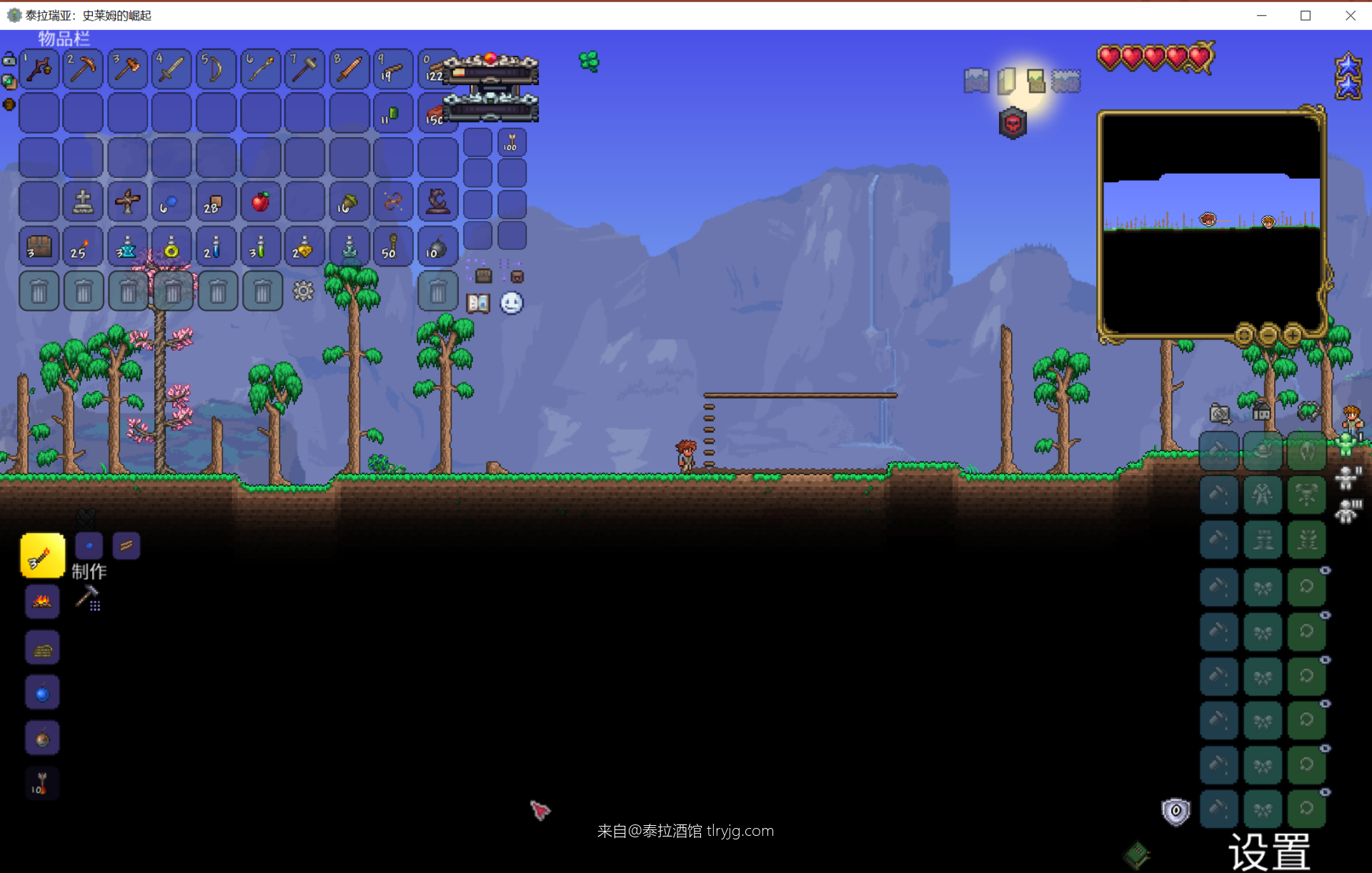The height and width of the screenshot is (873, 1372).
Task: Choose the wooden hammer hotbar slot
Action: pyautogui.click(x=304, y=69)
